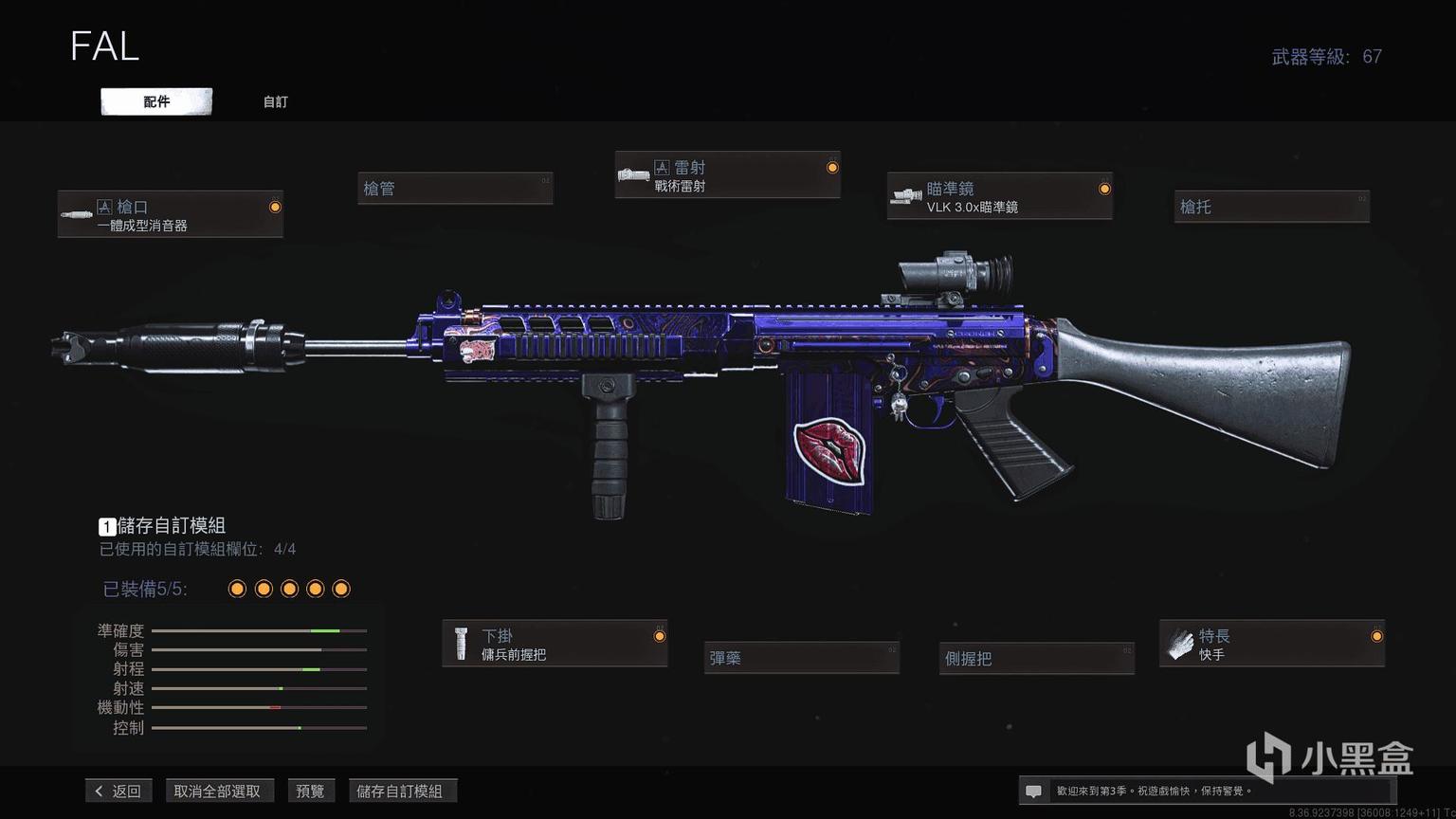
Task: Open the empty 側握把 rear grip slot
Action: 1037,658
